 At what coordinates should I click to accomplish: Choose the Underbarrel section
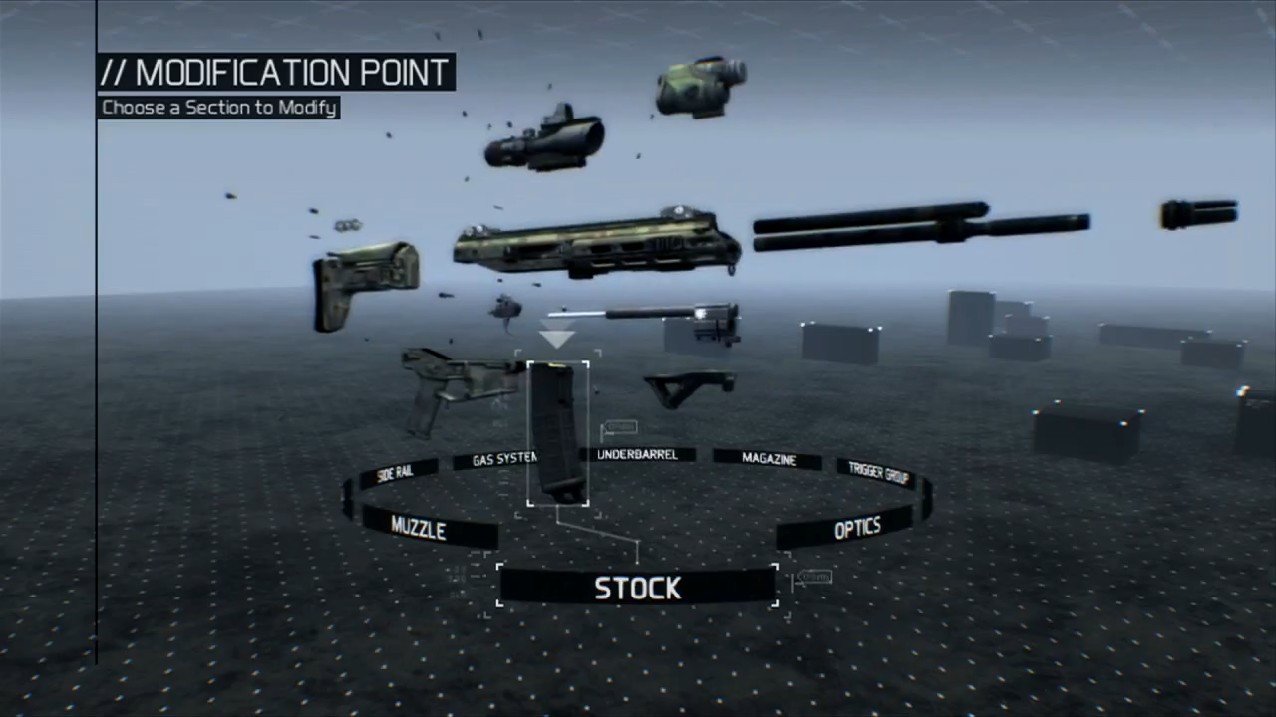[637, 455]
